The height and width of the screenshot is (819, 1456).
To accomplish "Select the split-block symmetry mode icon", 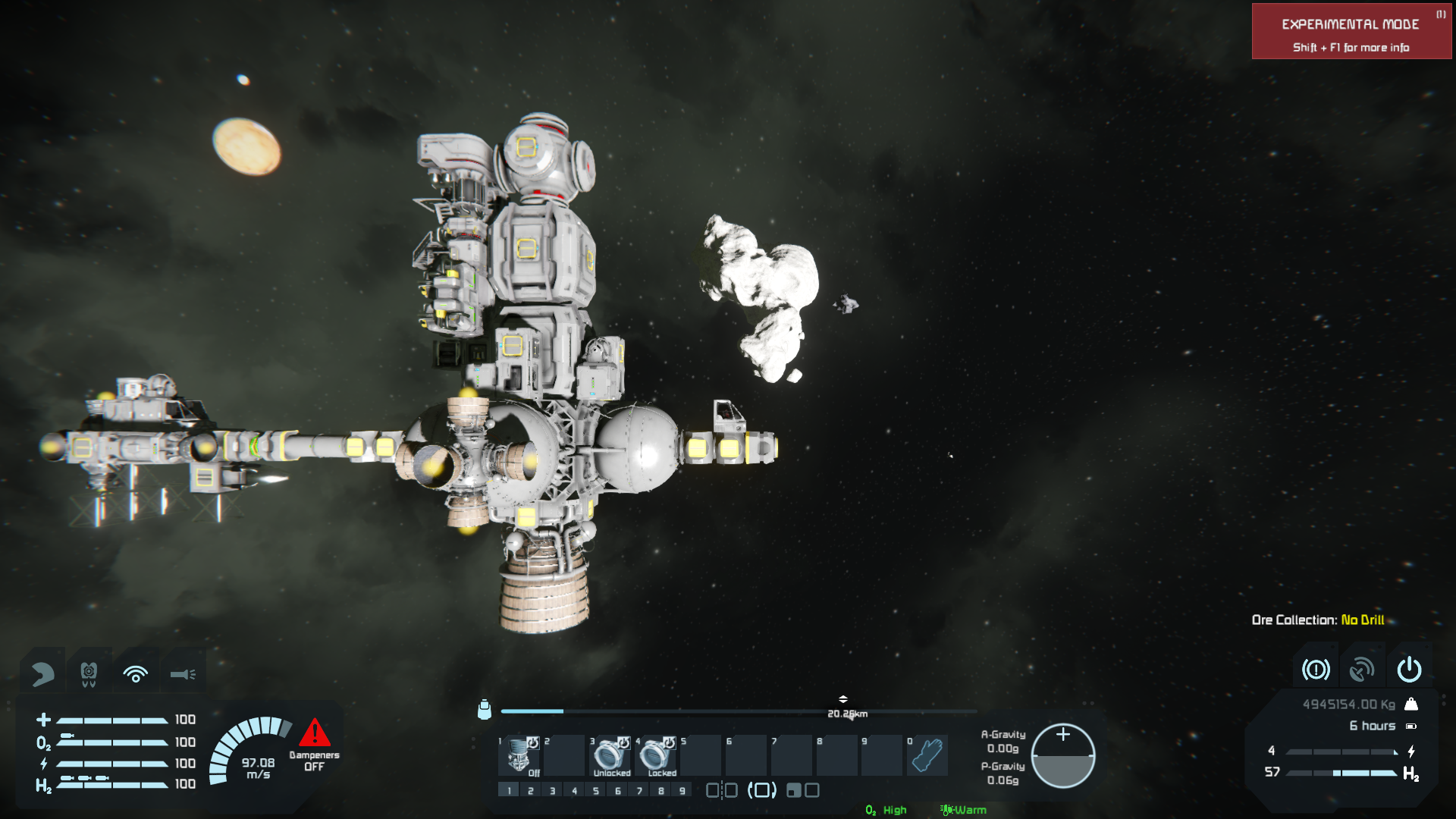I will click(x=722, y=791).
